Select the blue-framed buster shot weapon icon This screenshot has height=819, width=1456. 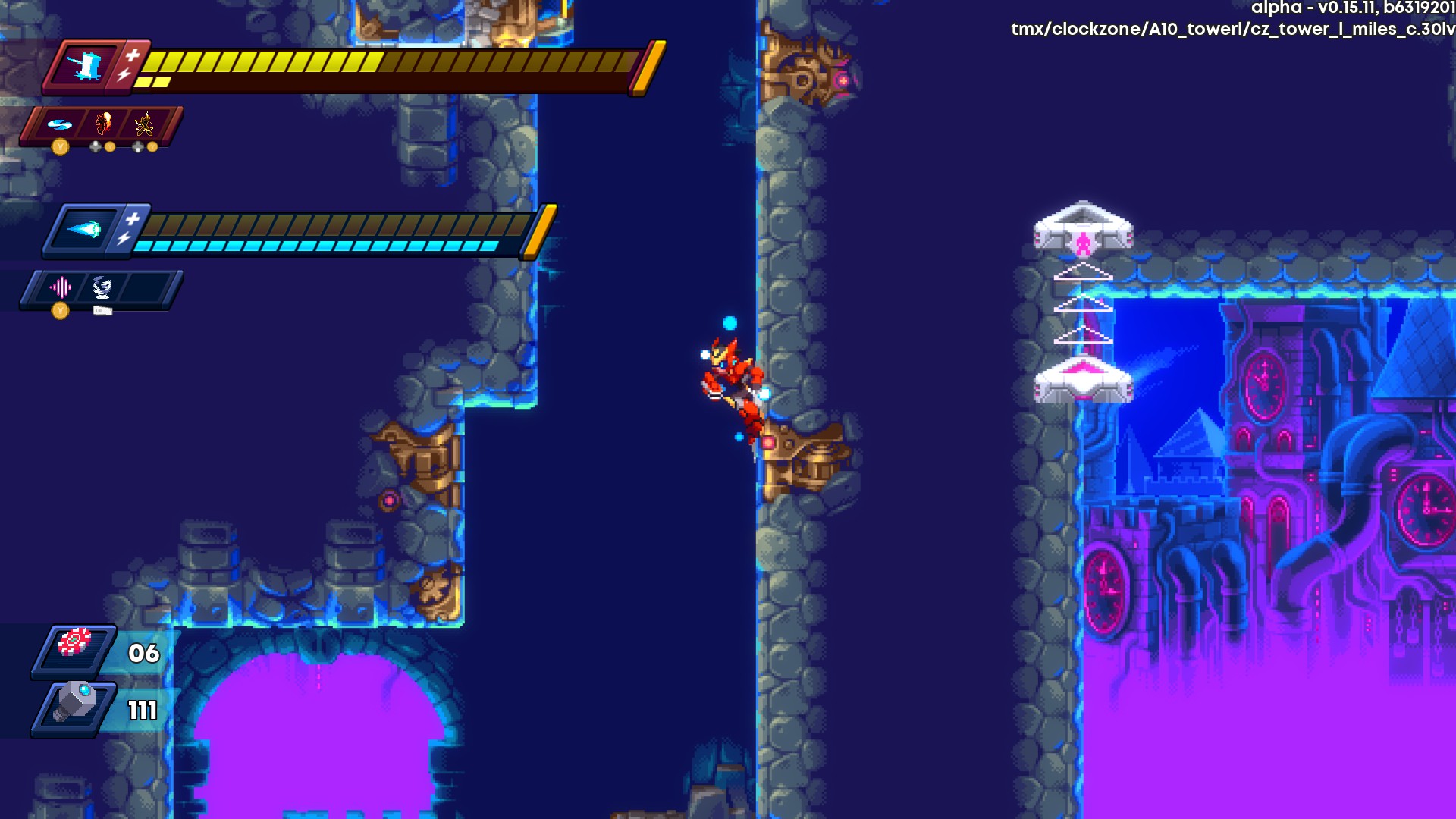(84, 229)
